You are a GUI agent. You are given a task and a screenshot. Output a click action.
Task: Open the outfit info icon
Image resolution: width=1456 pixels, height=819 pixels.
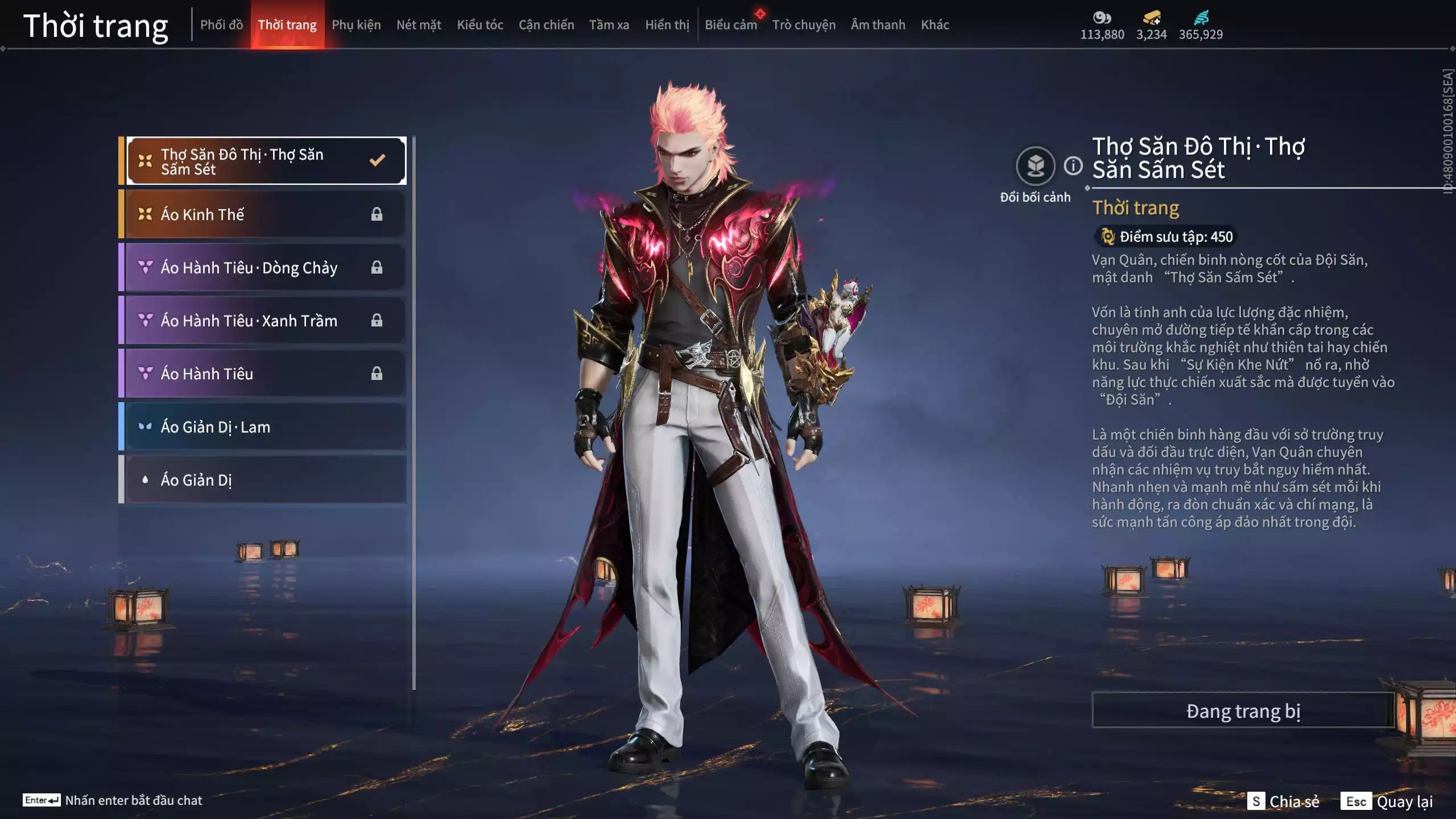pos(1073,166)
